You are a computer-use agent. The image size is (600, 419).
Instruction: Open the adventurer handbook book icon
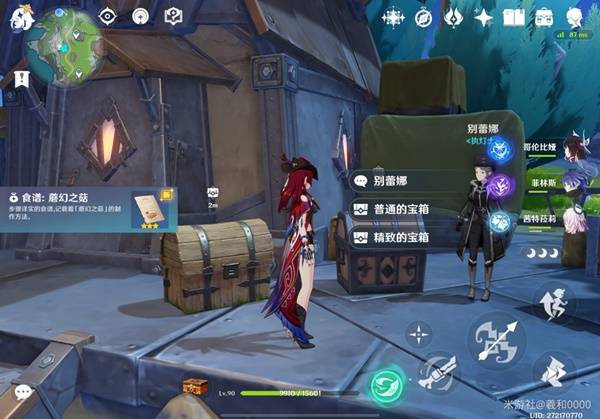point(514,18)
